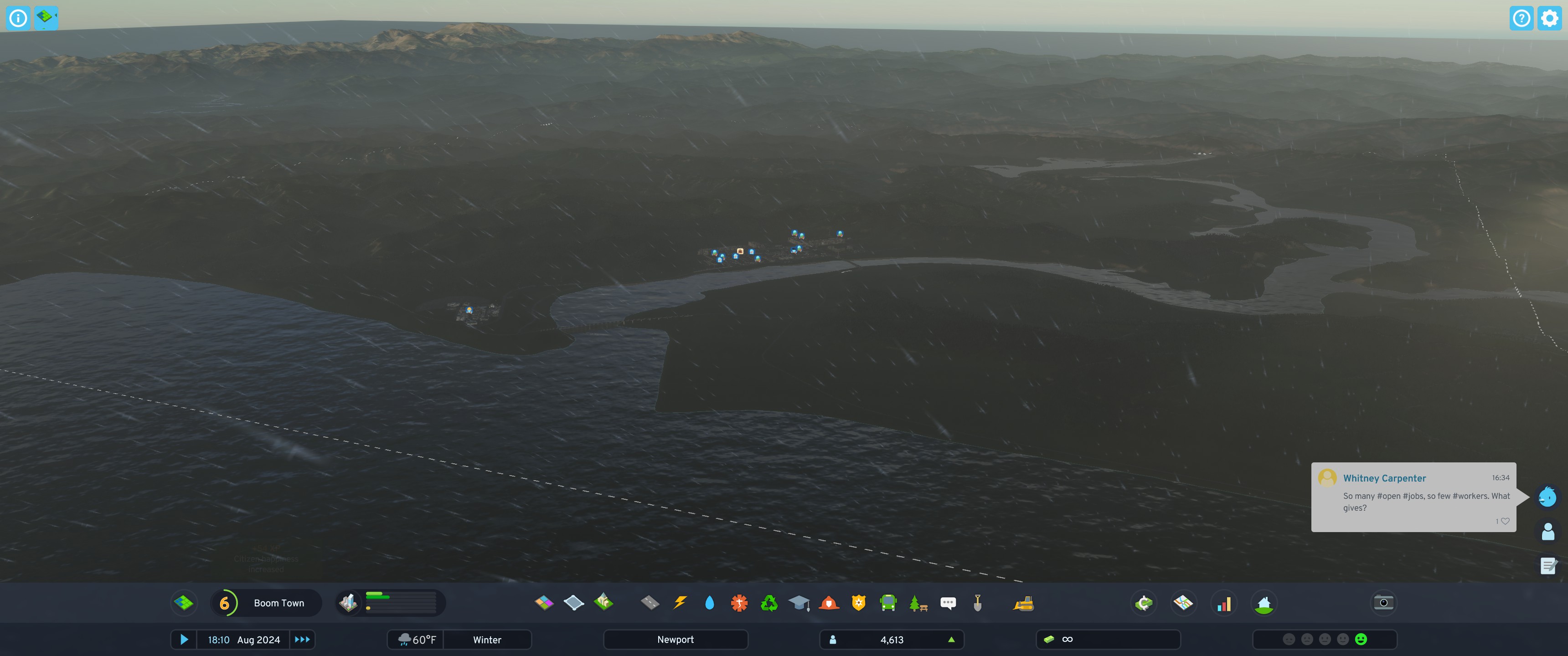Like Whitney Carpenter's chirp with the heart

click(1506, 521)
